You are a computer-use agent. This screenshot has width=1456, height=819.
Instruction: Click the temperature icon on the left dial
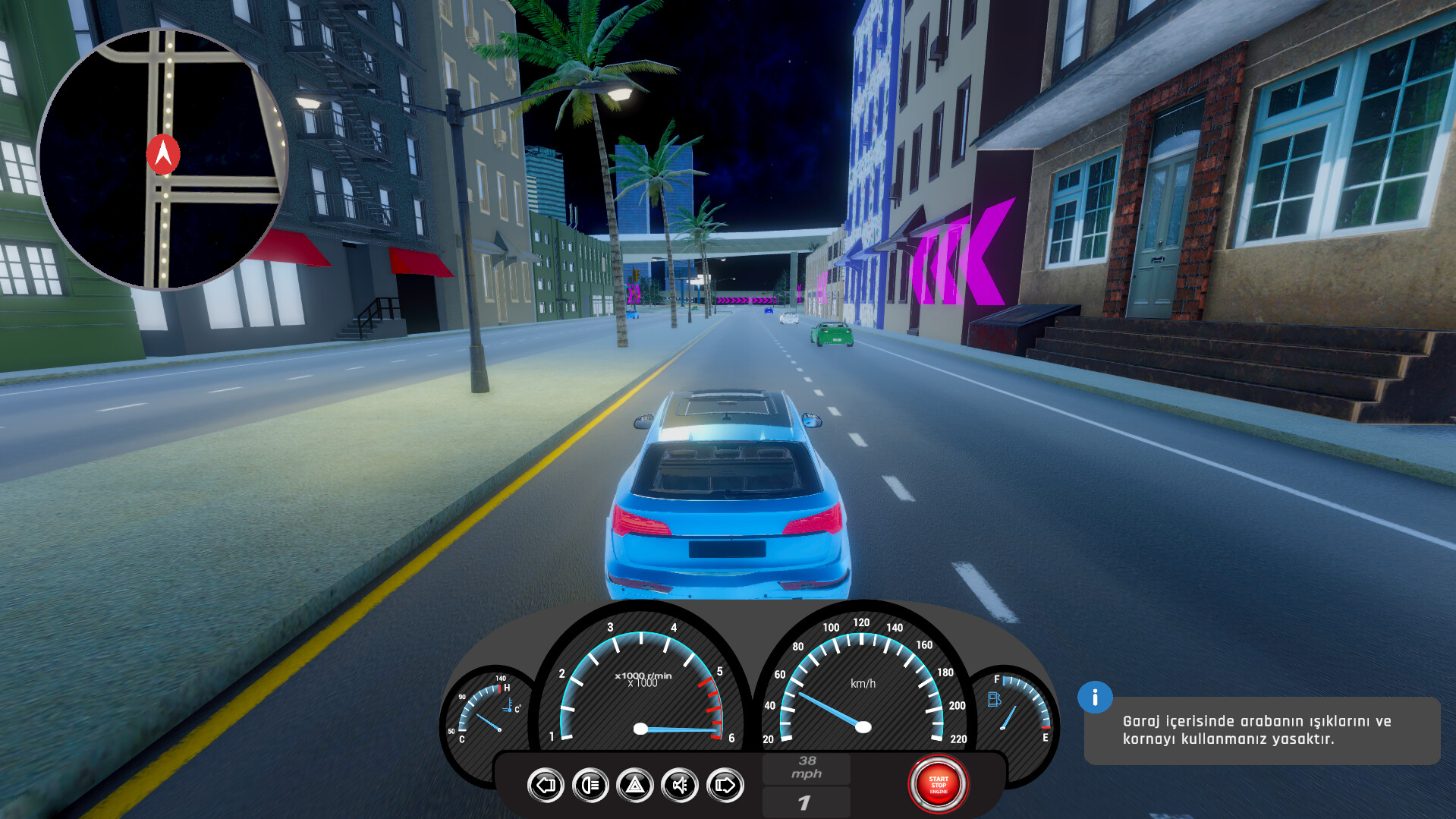[510, 707]
